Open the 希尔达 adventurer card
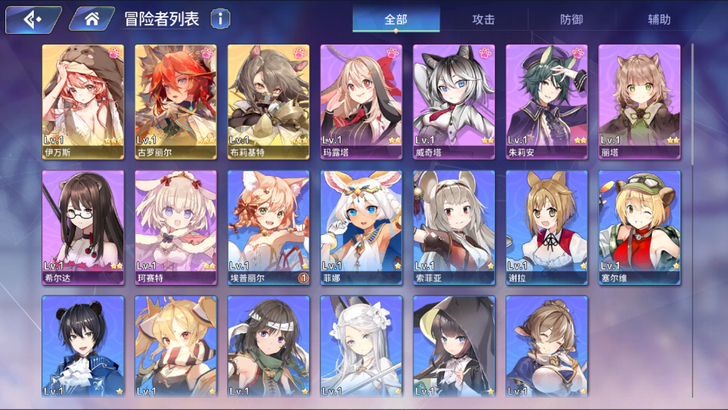 (x=83, y=227)
